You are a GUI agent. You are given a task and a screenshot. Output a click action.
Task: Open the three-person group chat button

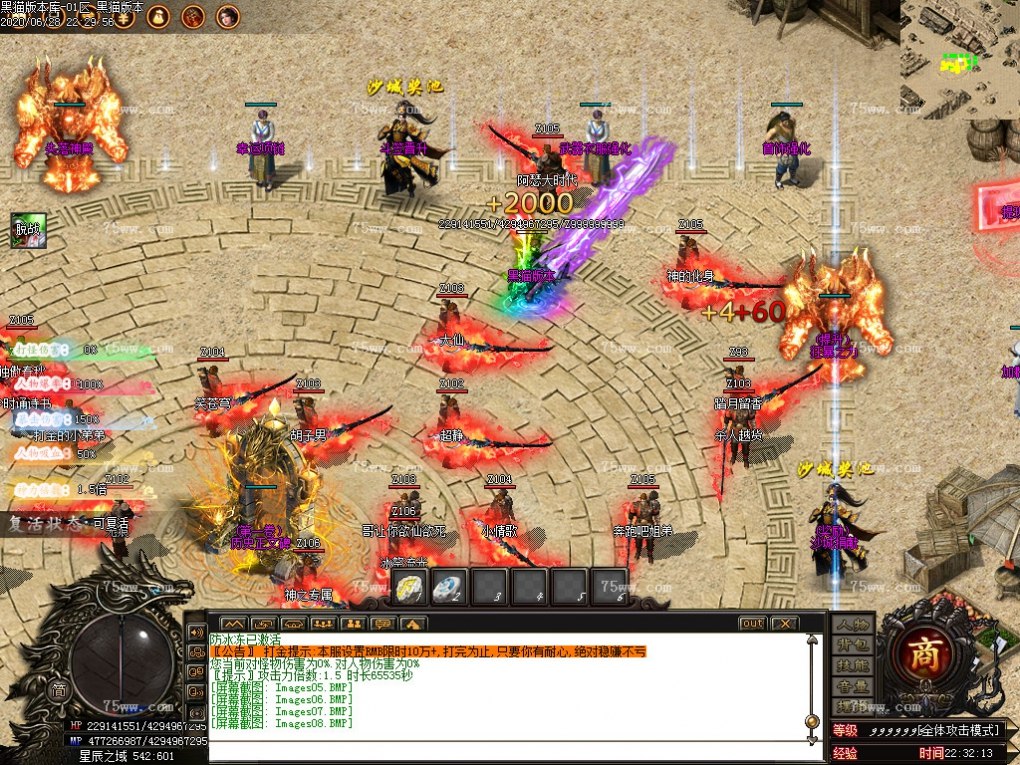tap(322, 624)
